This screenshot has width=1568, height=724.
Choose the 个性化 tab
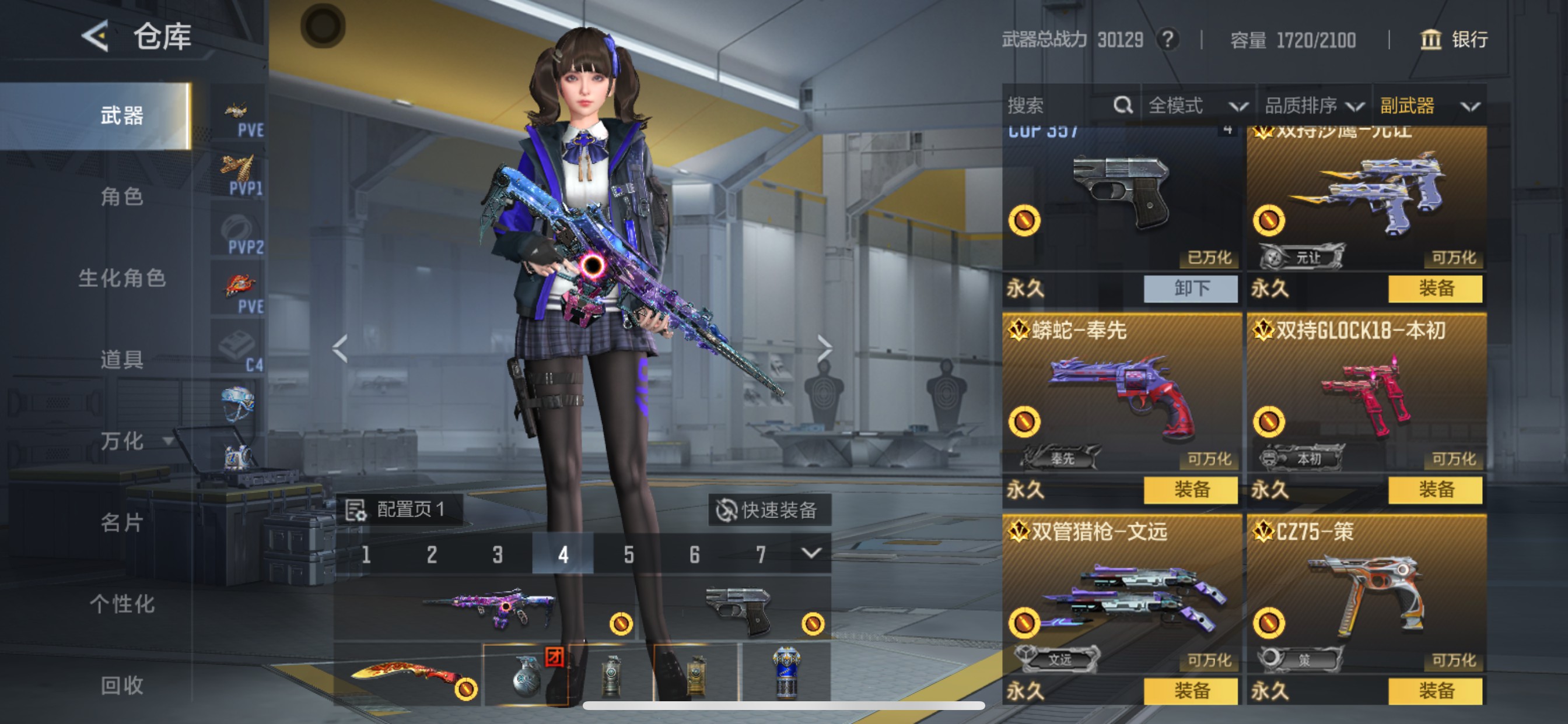(122, 604)
